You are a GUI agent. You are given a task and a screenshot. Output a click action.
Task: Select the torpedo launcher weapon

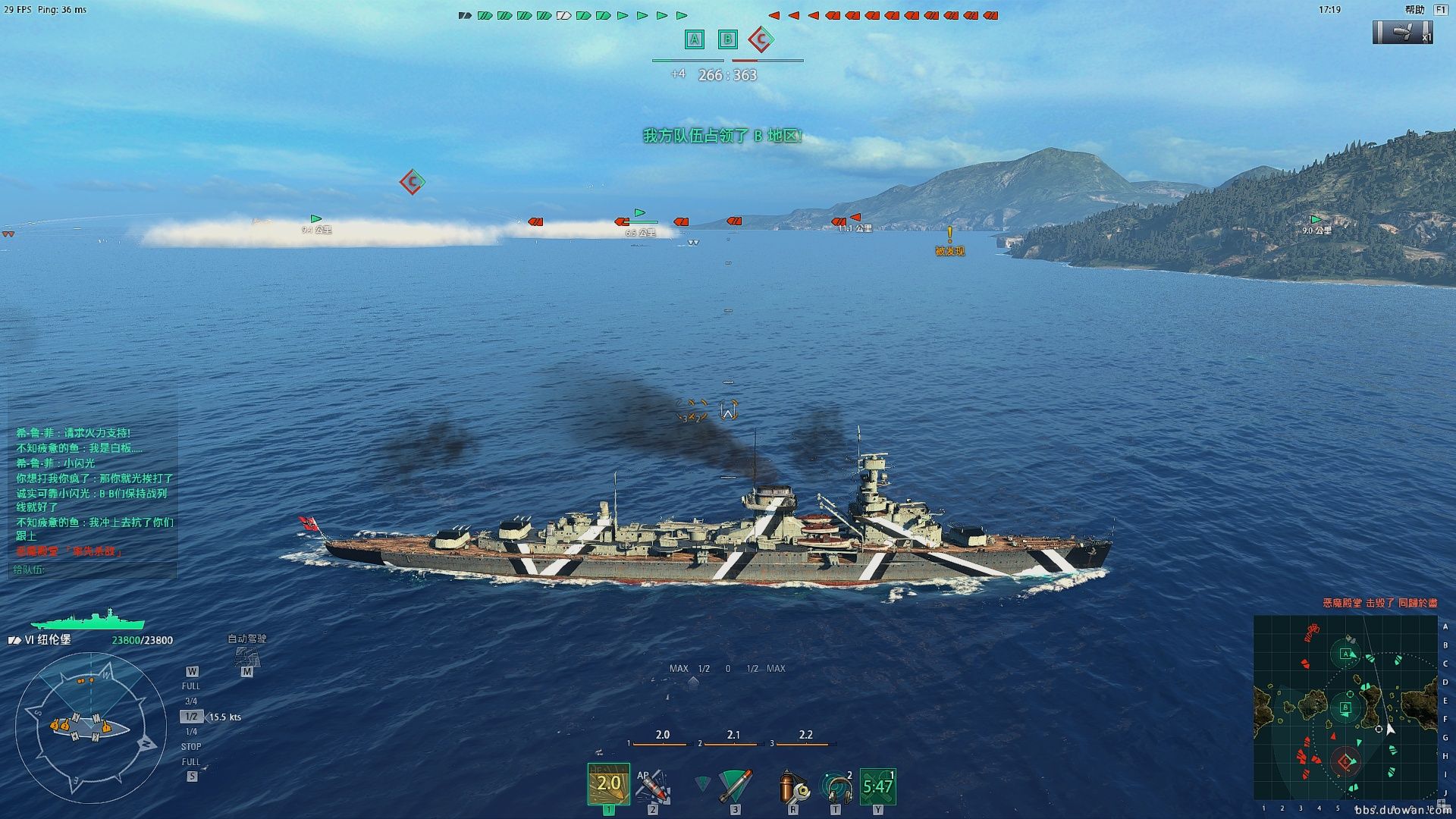734,786
